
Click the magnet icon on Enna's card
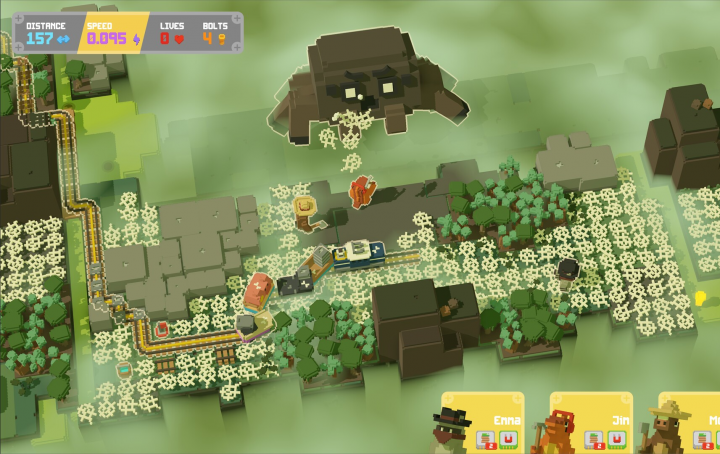(x=508, y=438)
